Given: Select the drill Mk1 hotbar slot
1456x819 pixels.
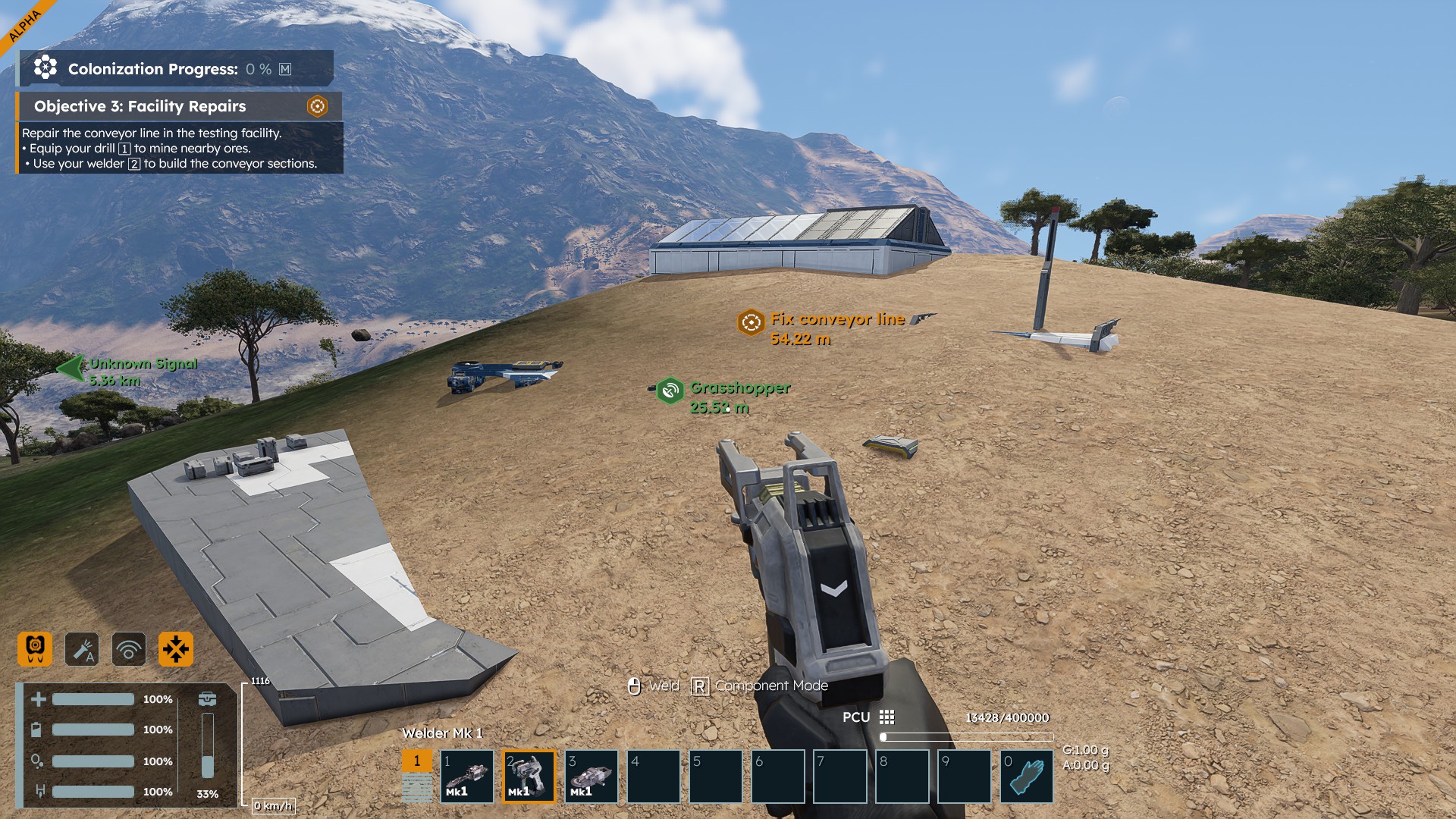Looking at the screenshot, I should pos(467,777).
